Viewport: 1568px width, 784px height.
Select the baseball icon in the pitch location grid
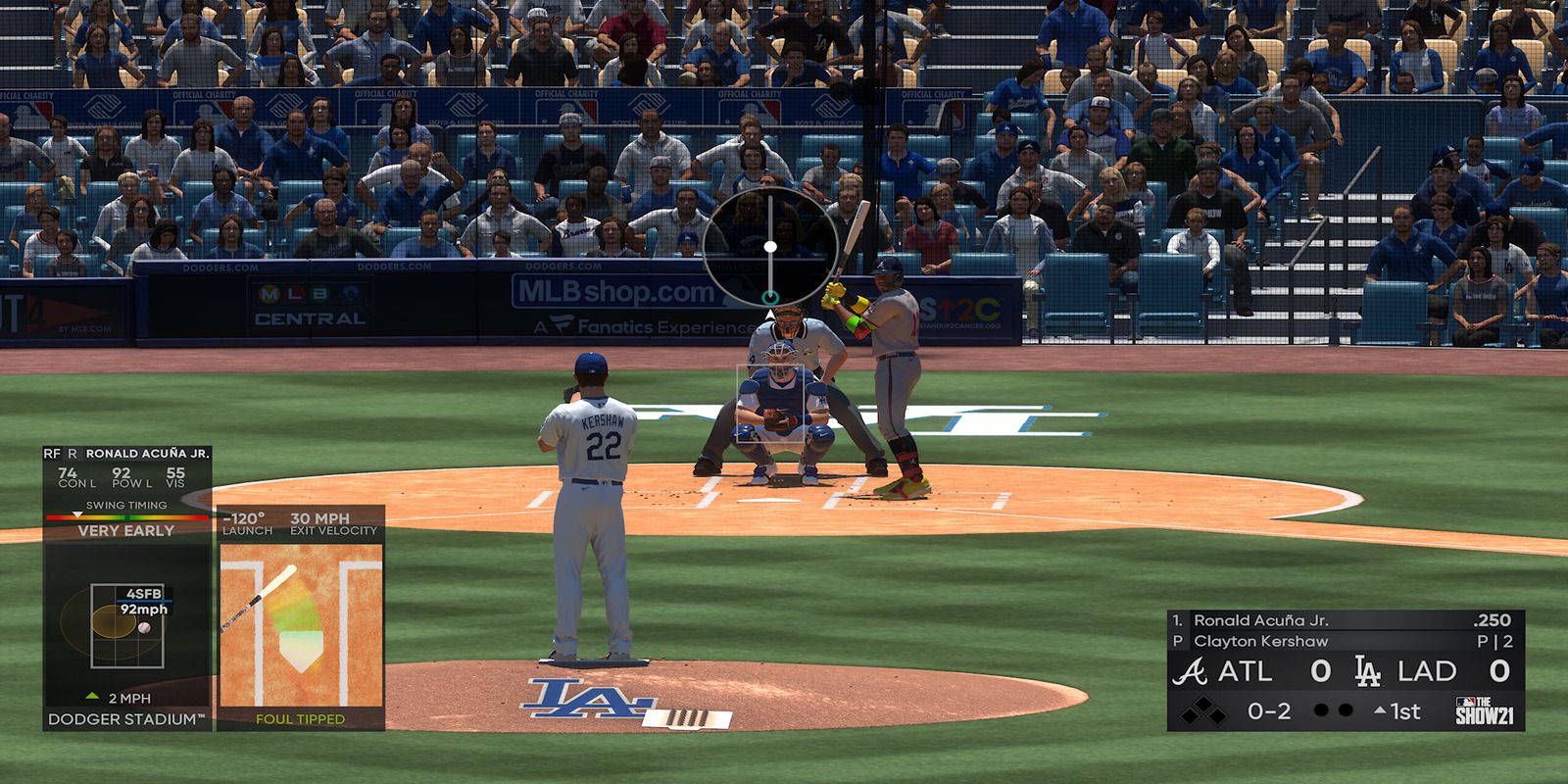click(x=146, y=626)
